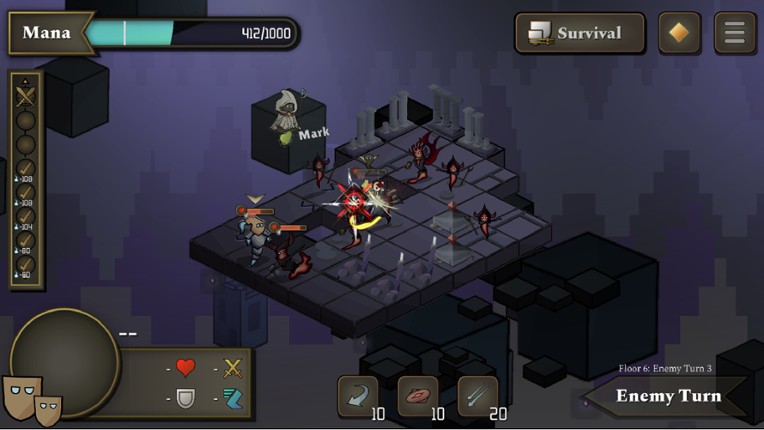Click the Enemy Turn banner

(667, 396)
